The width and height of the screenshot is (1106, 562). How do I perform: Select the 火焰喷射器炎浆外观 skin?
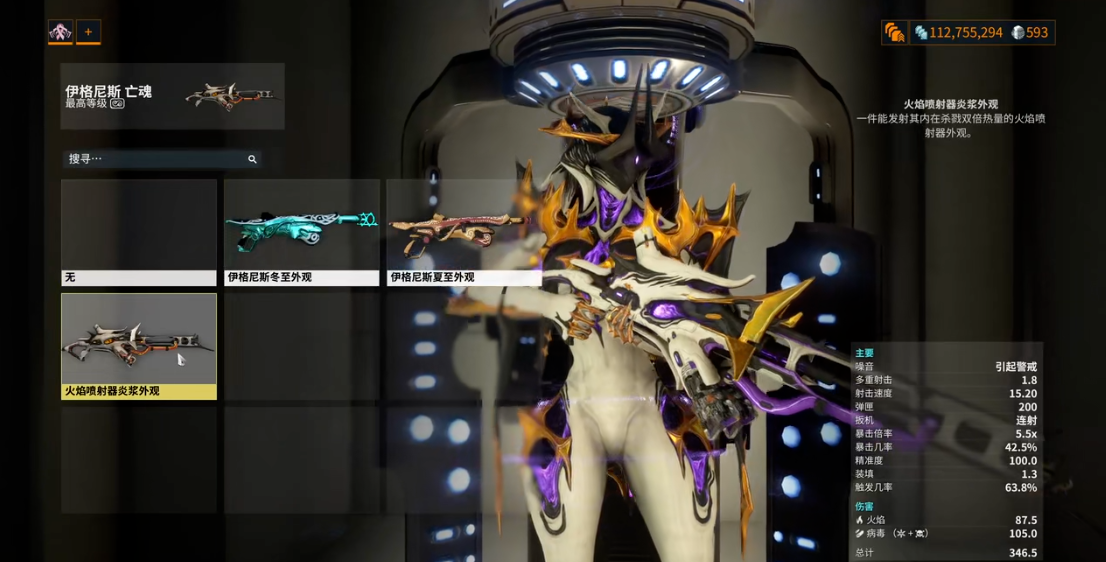click(139, 346)
